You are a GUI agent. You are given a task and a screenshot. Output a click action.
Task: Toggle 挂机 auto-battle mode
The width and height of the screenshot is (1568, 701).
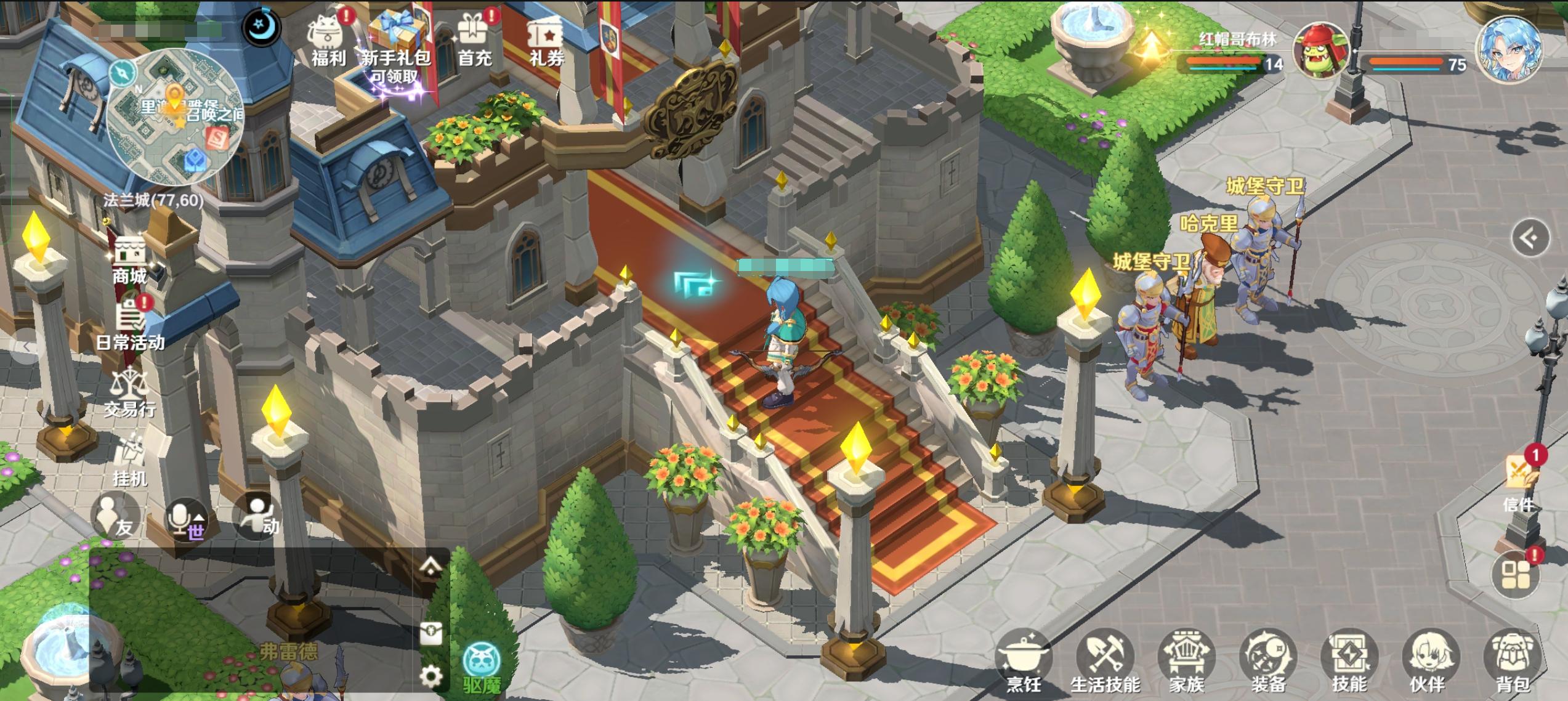[130, 459]
